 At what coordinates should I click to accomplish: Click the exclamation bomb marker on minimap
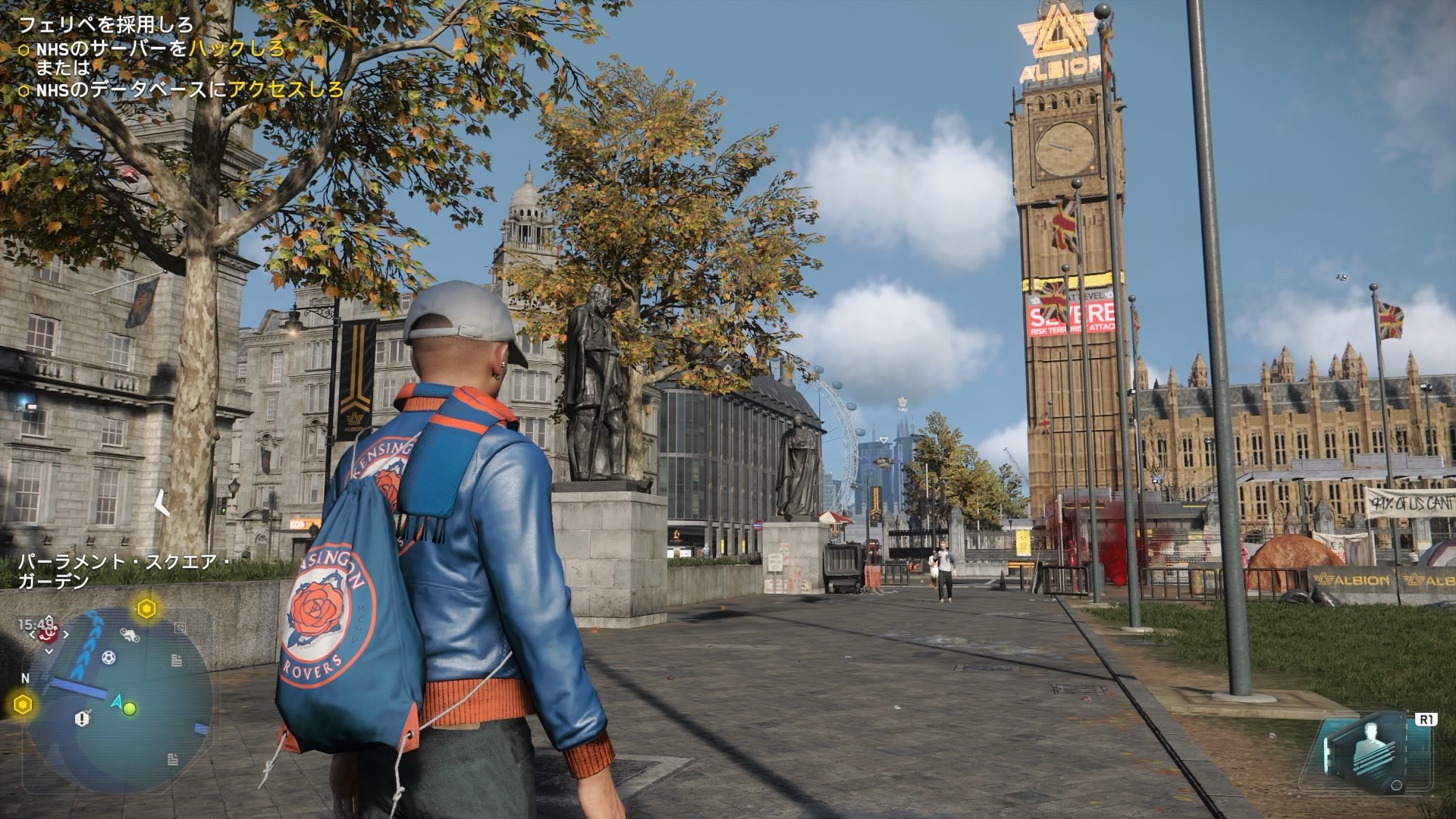pyautogui.click(x=83, y=718)
